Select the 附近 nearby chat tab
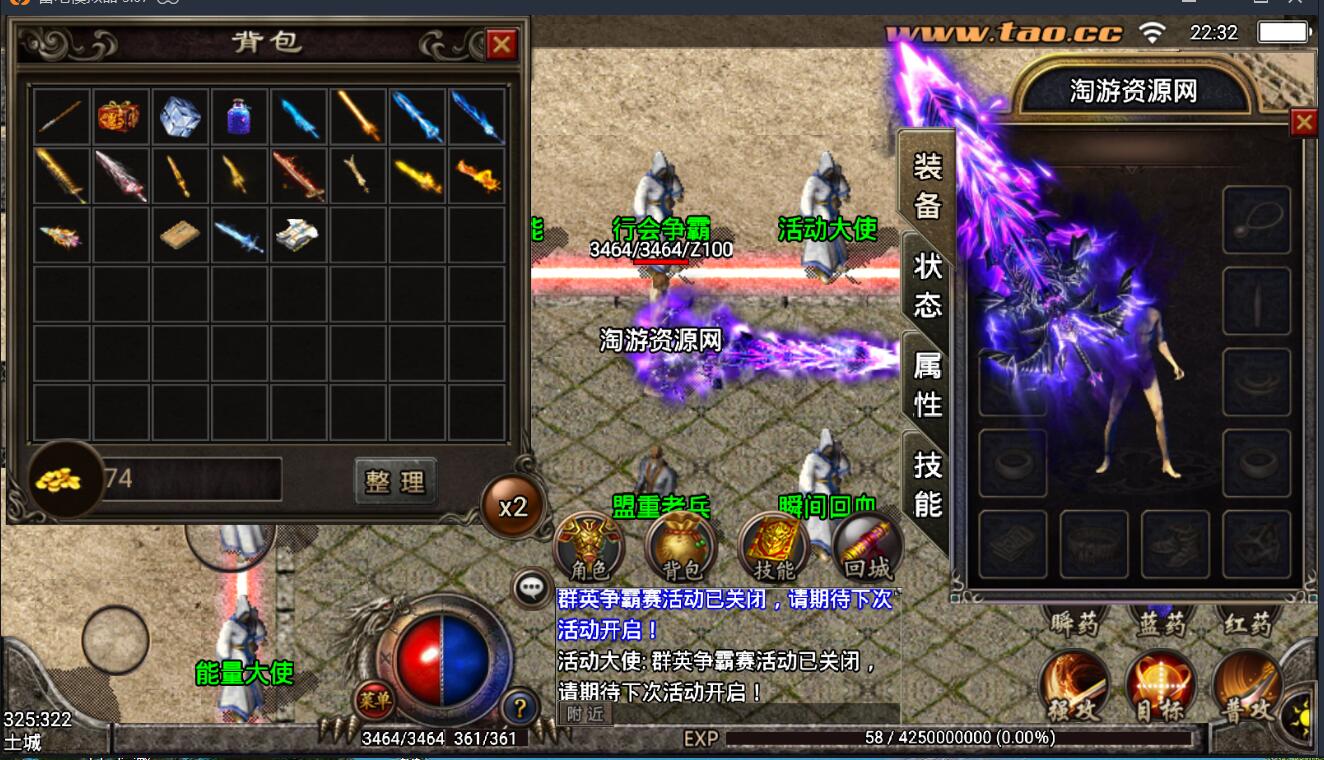 point(585,714)
